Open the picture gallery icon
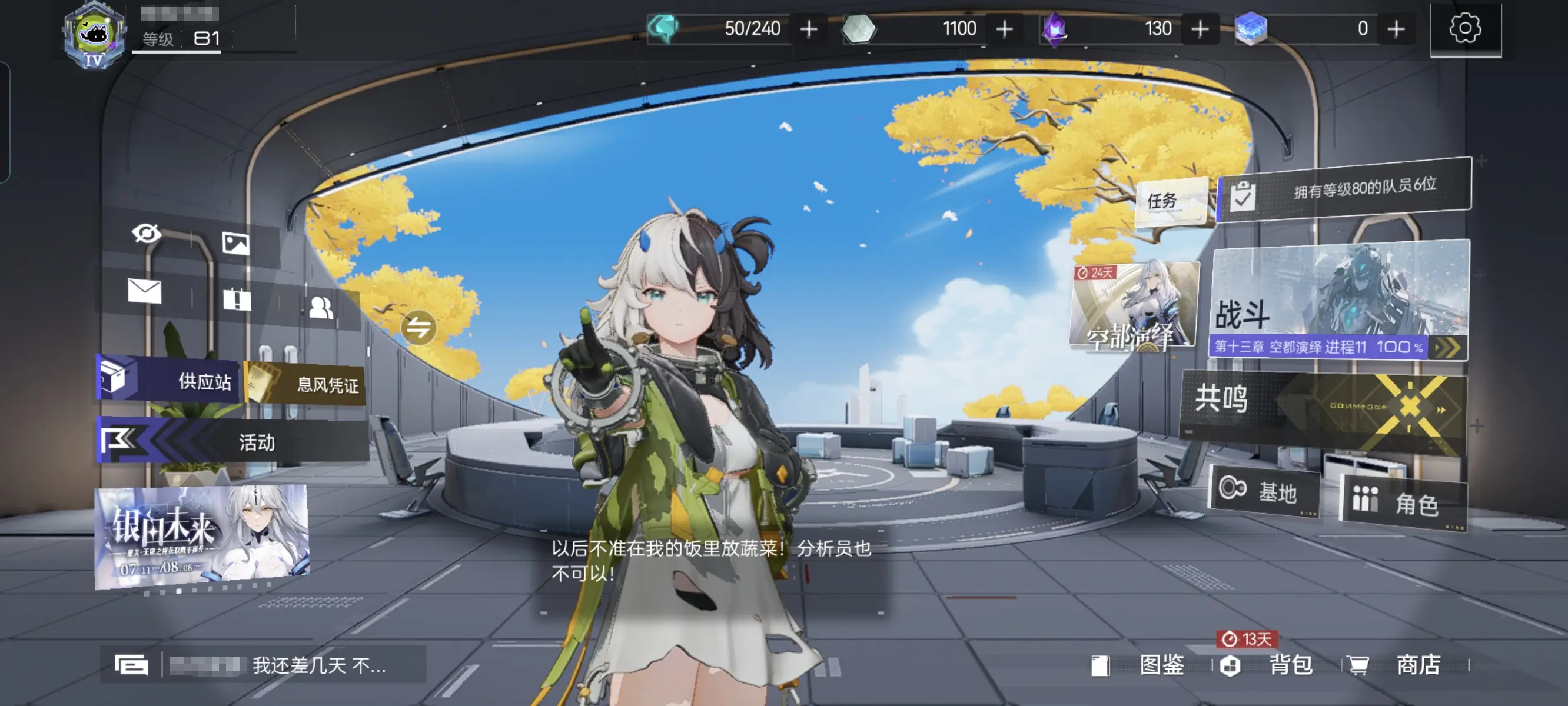Image resolution: width=1568 pixels, height=706 pixels. [235, 244]
